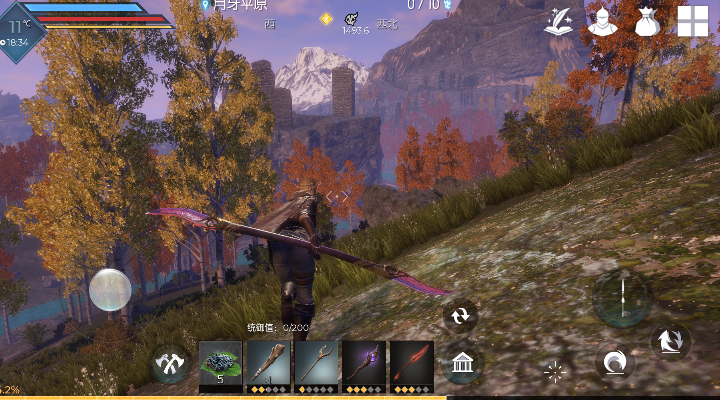Open the four-square grid menu
Screen dimensions: 720x400
coord(692,21)
